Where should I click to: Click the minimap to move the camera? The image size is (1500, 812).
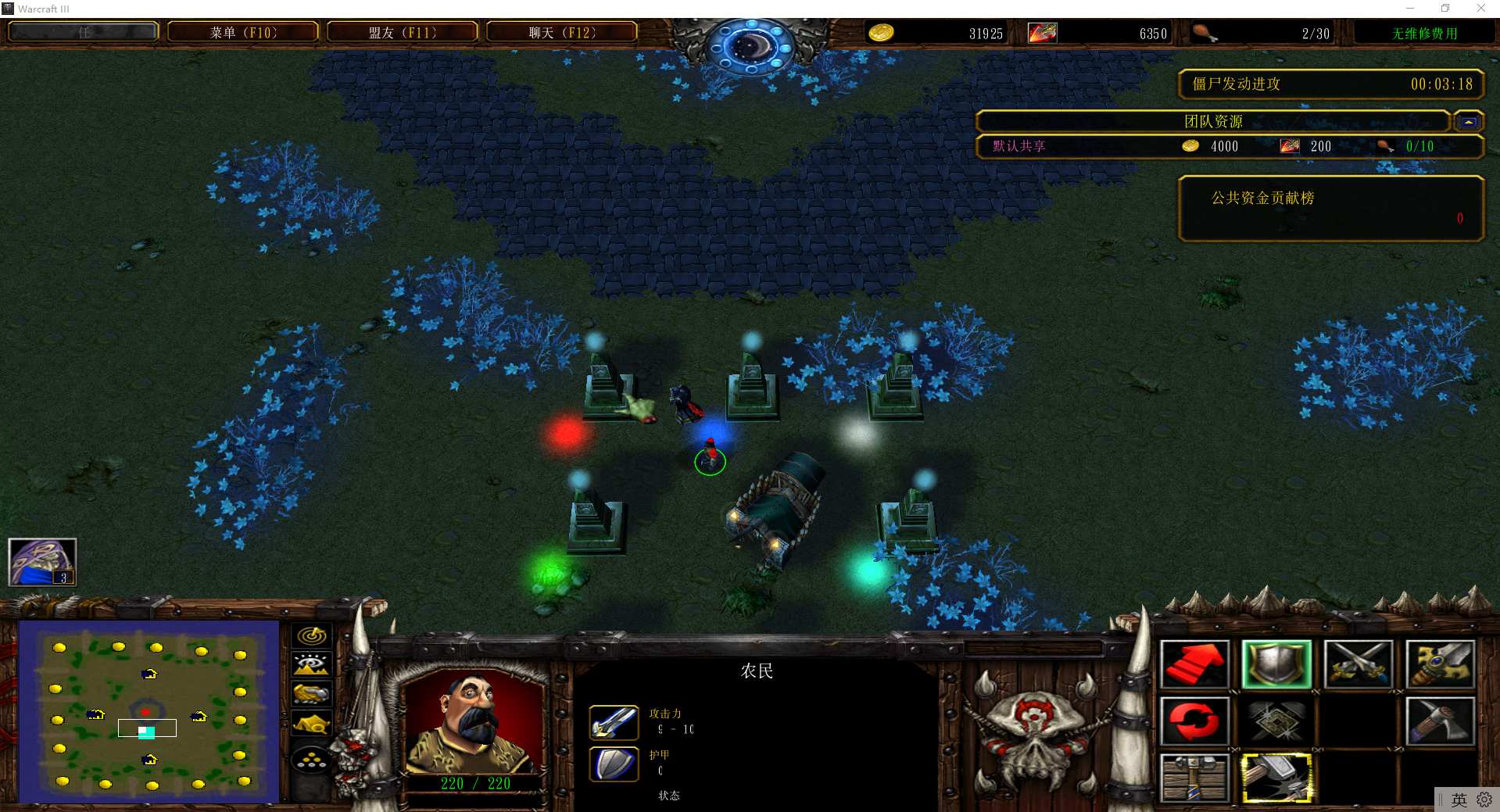point(149,711)
